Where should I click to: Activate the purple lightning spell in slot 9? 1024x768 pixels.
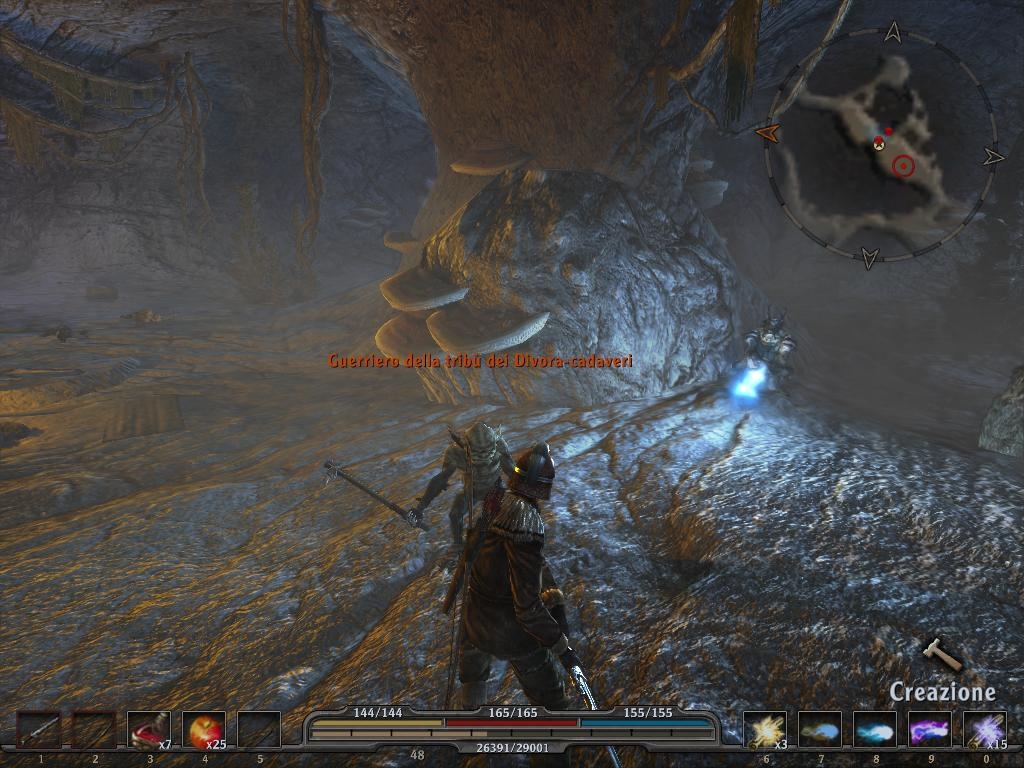point(930,730)
